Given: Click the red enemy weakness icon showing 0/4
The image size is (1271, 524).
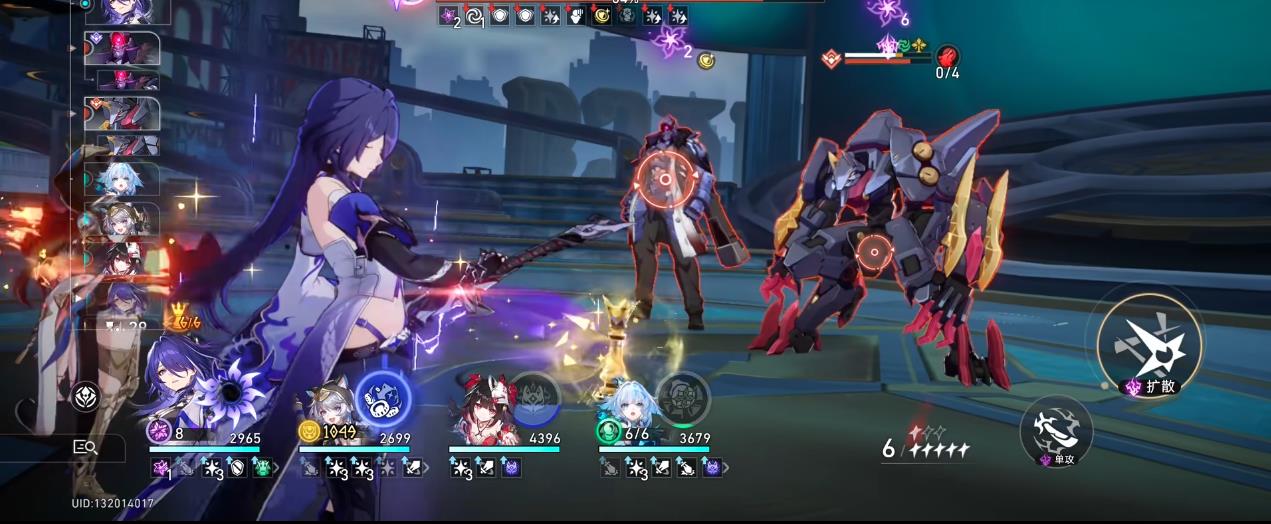Looking at the screenshot, I should [946, 57].
